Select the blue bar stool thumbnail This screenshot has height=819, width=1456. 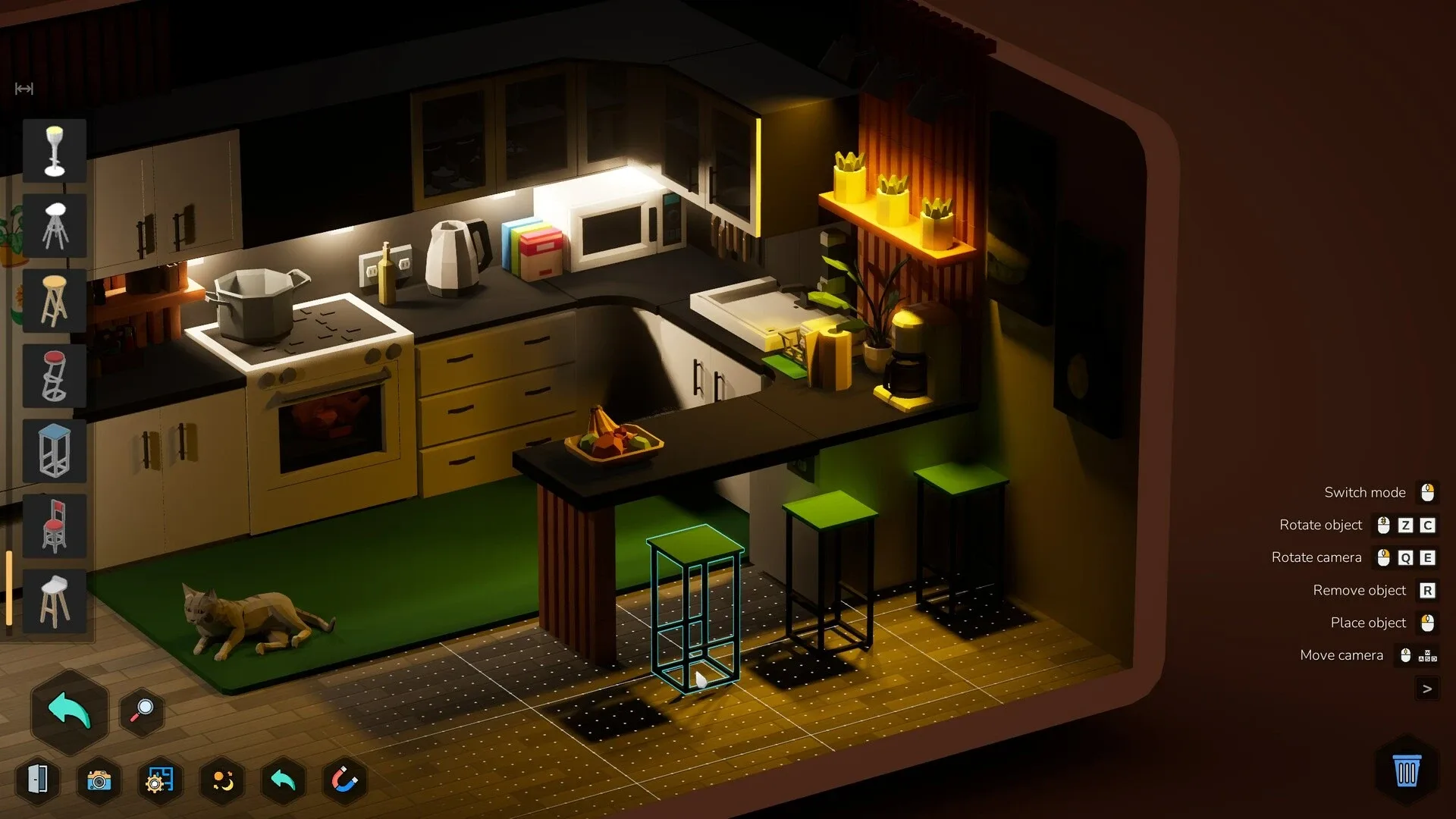(x=55, y=451)
